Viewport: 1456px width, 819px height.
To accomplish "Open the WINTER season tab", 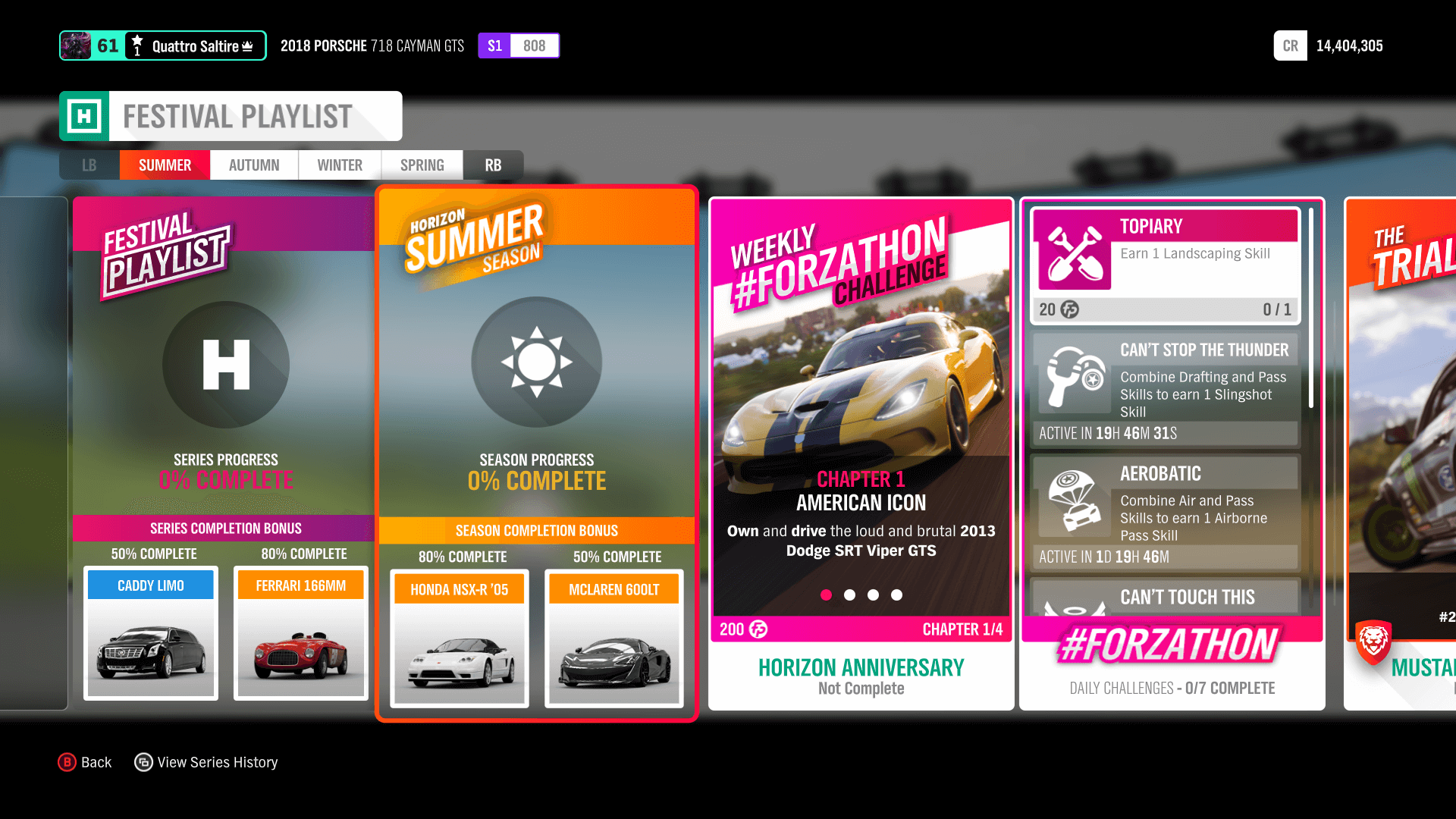I will pyautogui.click(x=339, y=165).
